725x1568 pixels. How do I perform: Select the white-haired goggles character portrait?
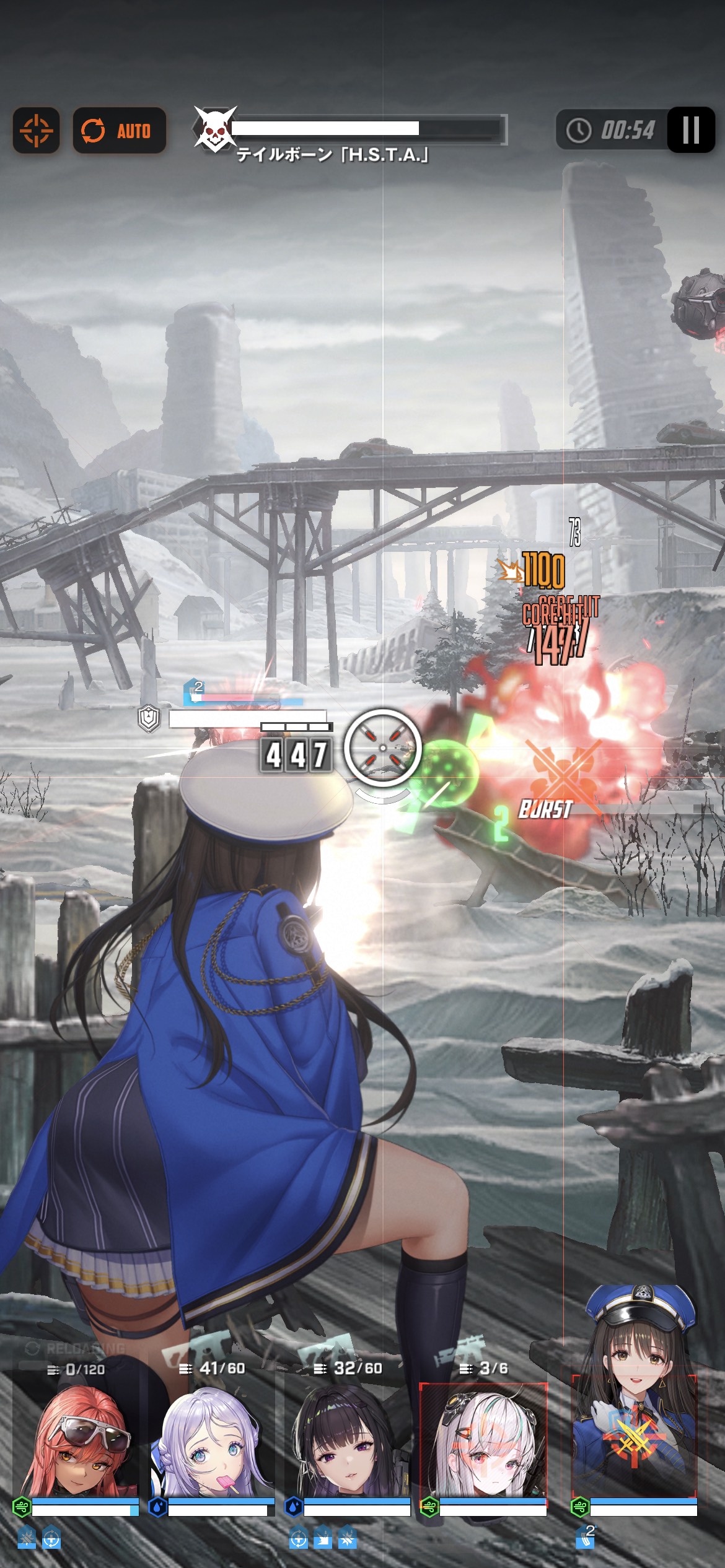pyautogui.click(x=483, y=1444)
